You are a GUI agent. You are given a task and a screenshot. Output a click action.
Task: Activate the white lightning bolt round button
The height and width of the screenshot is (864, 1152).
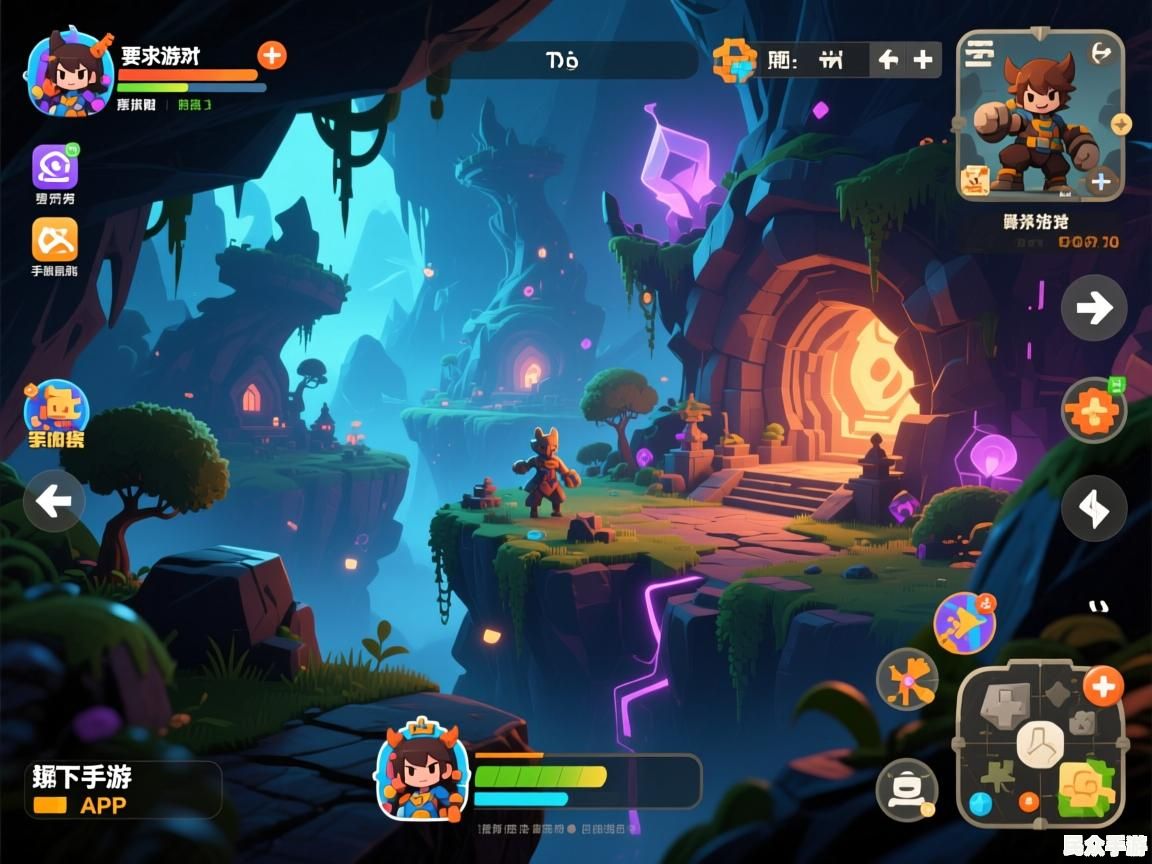coord(1094,509)
